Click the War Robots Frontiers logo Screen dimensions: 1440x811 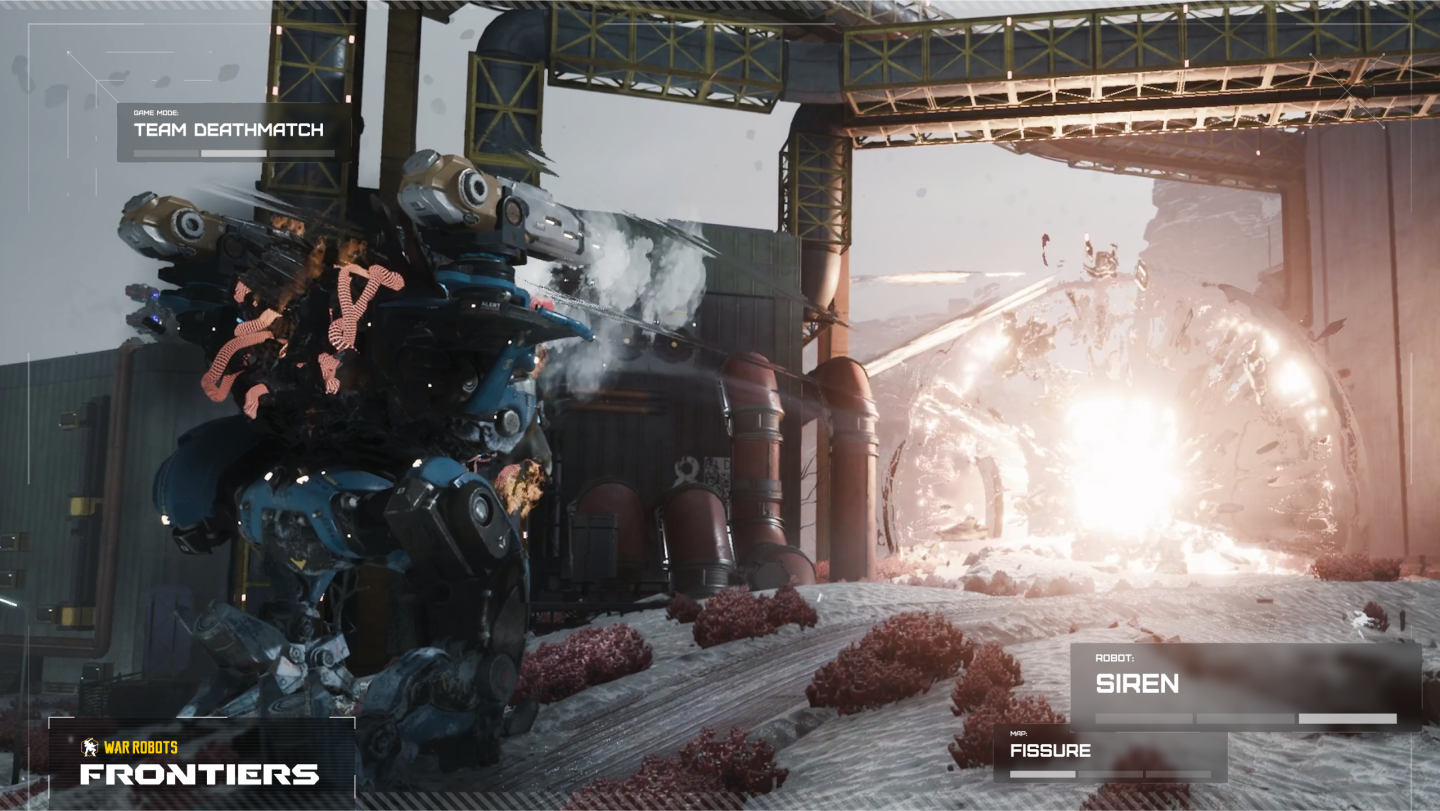click(200, 764)
